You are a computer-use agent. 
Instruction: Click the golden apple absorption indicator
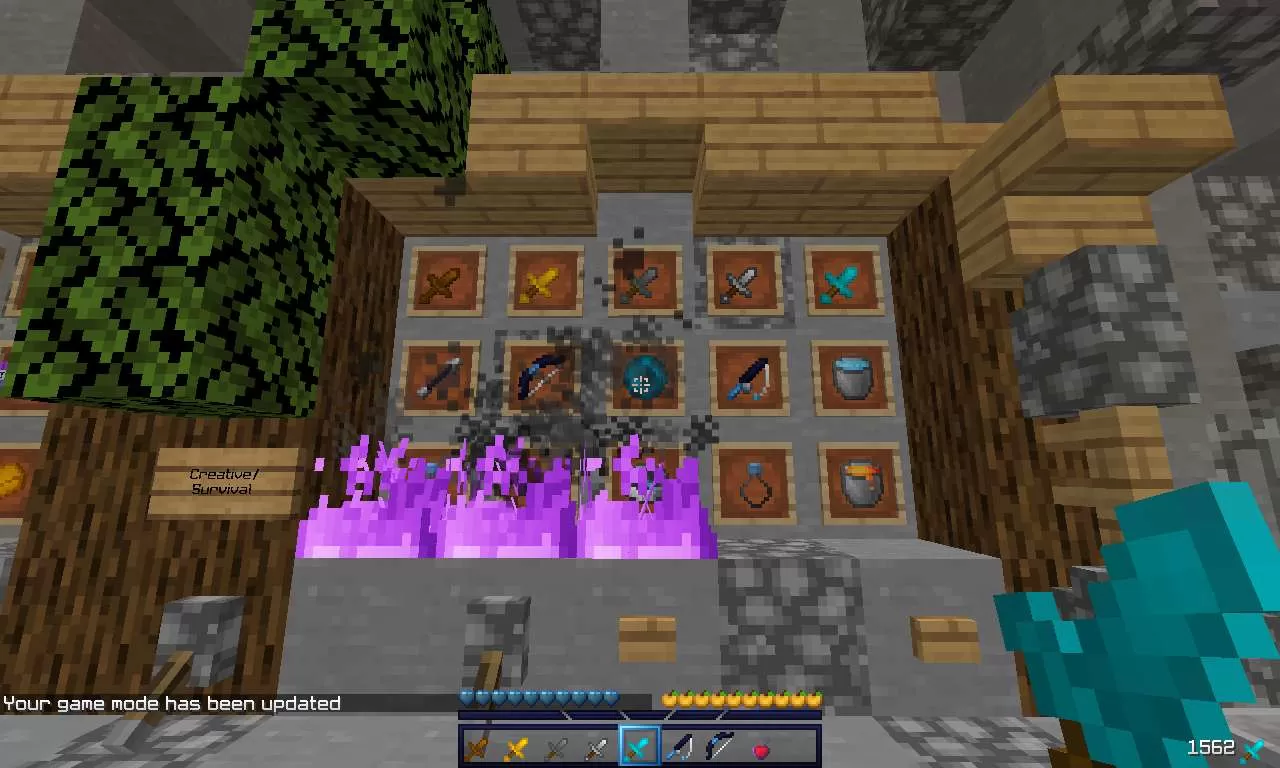pyautogui.click(x=740, y=697)
